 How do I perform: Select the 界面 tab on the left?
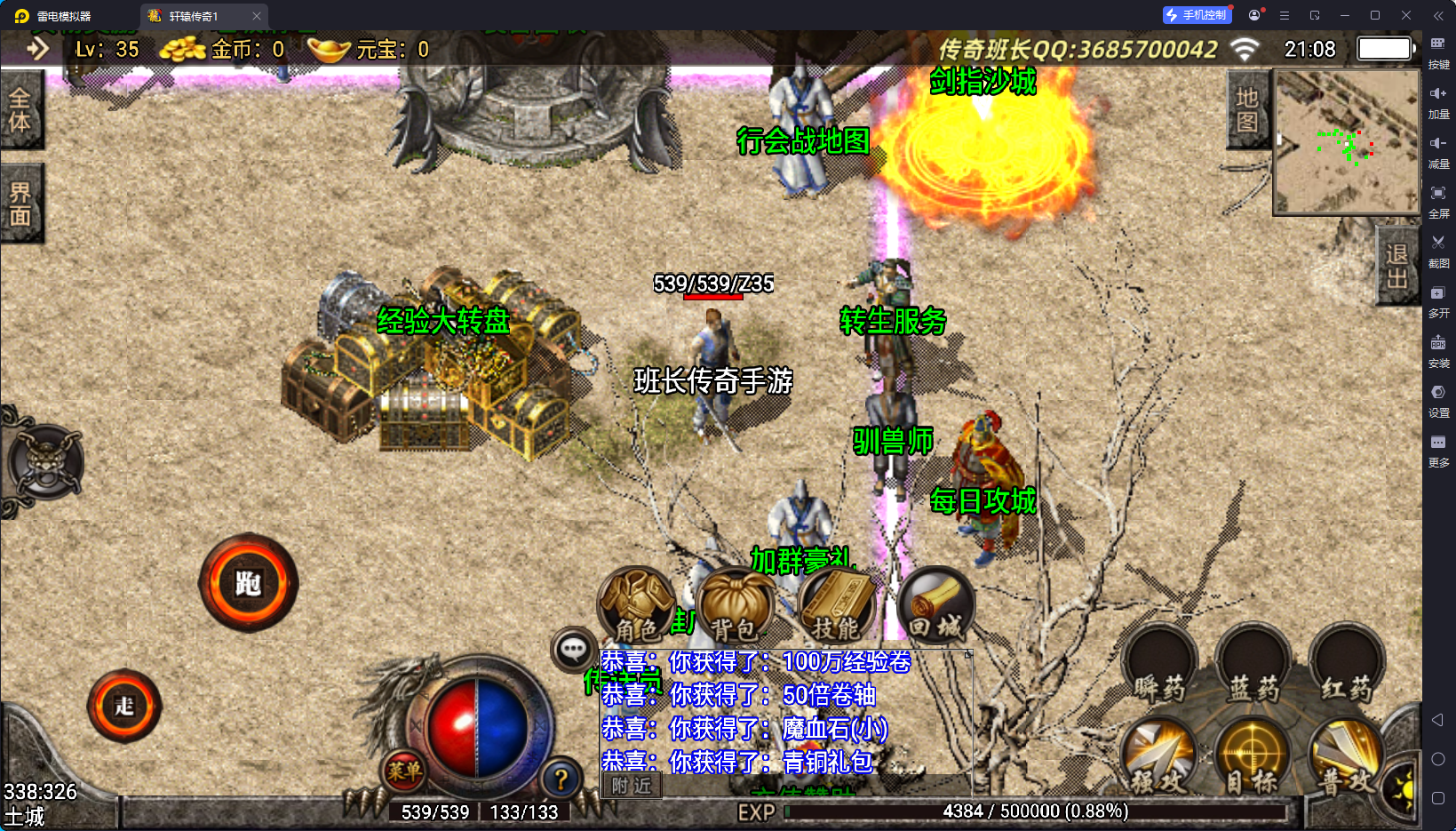point(20,204)
